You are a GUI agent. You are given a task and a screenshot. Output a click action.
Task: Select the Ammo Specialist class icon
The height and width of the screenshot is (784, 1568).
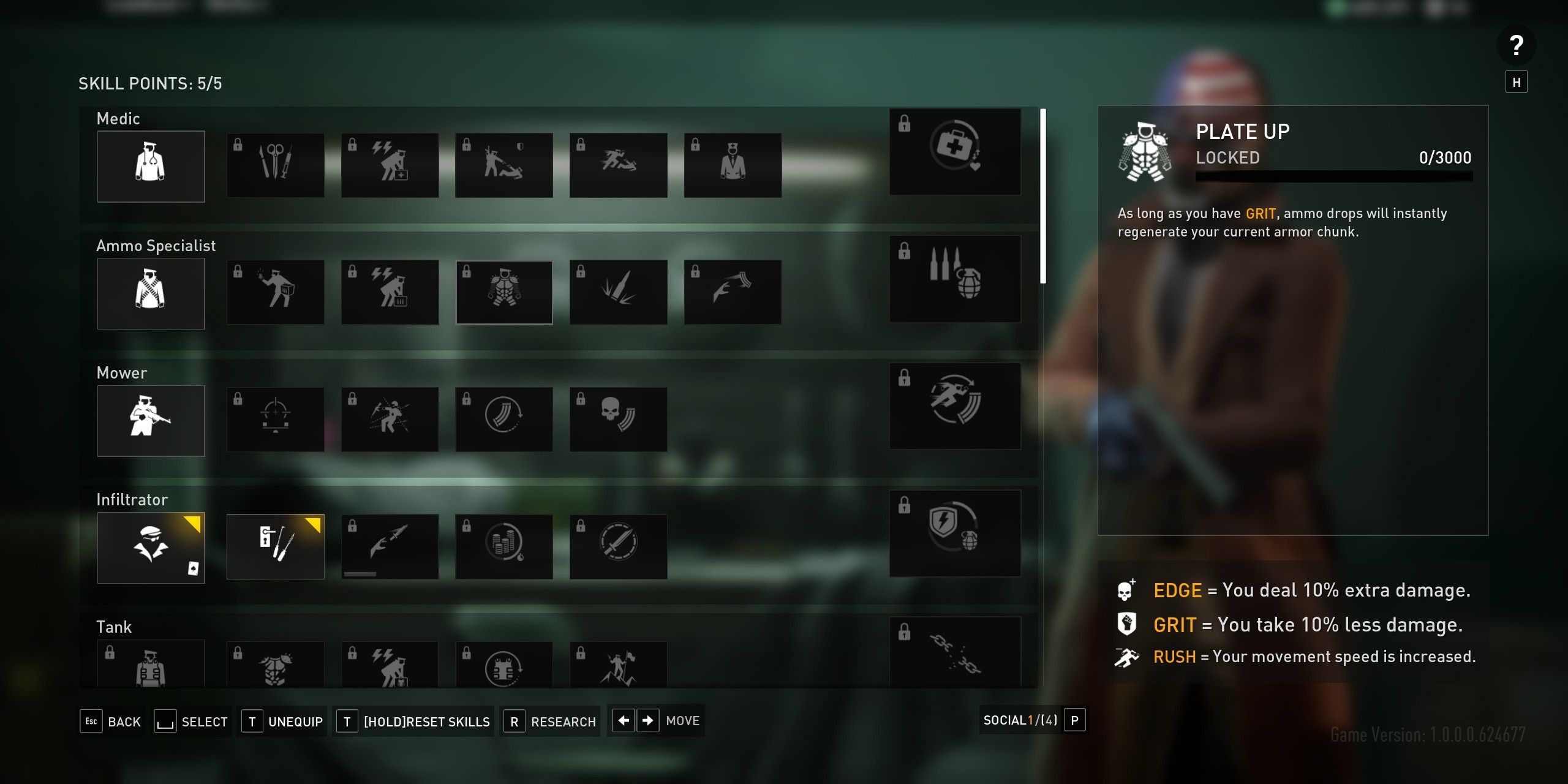pos(151,293)
